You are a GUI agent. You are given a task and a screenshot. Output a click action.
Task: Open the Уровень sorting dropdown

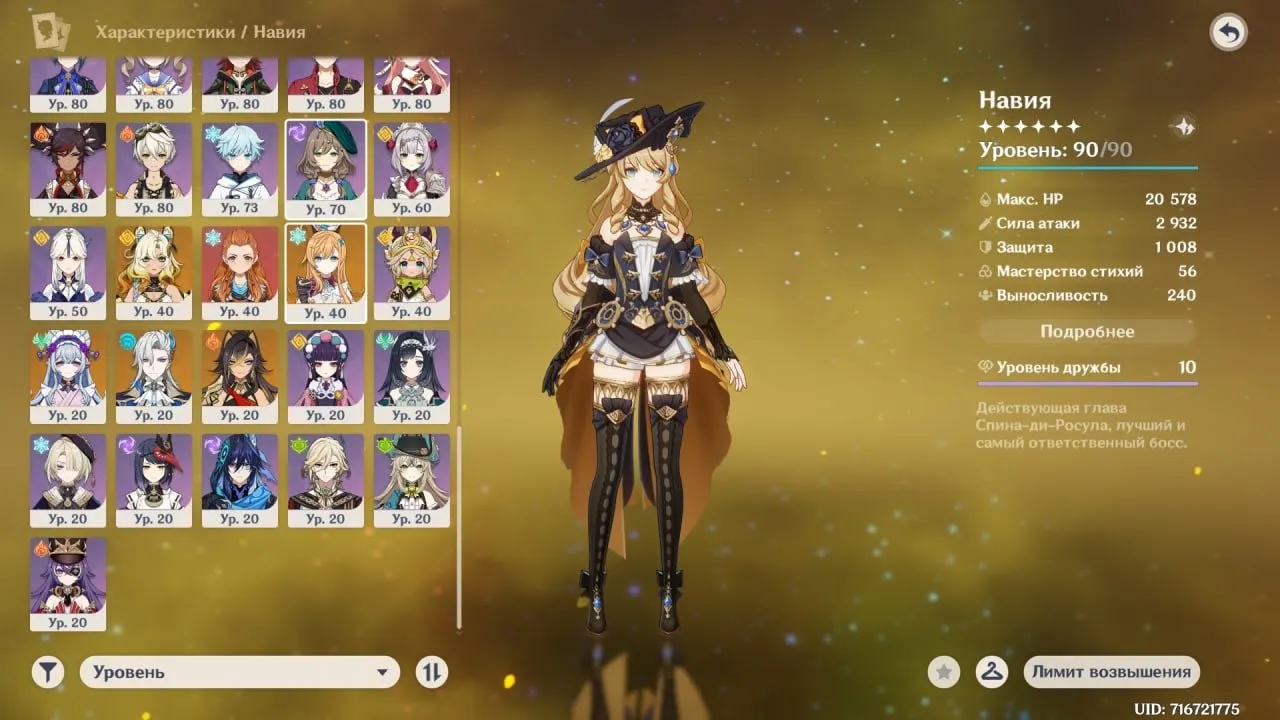(x=240, y=672)
